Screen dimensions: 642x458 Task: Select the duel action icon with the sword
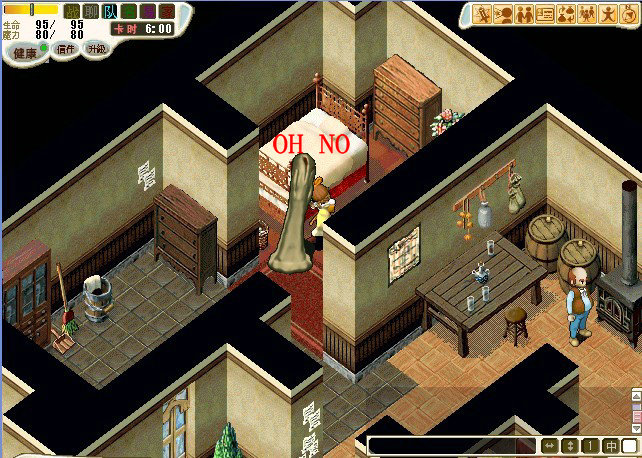(x=482, y=14)
